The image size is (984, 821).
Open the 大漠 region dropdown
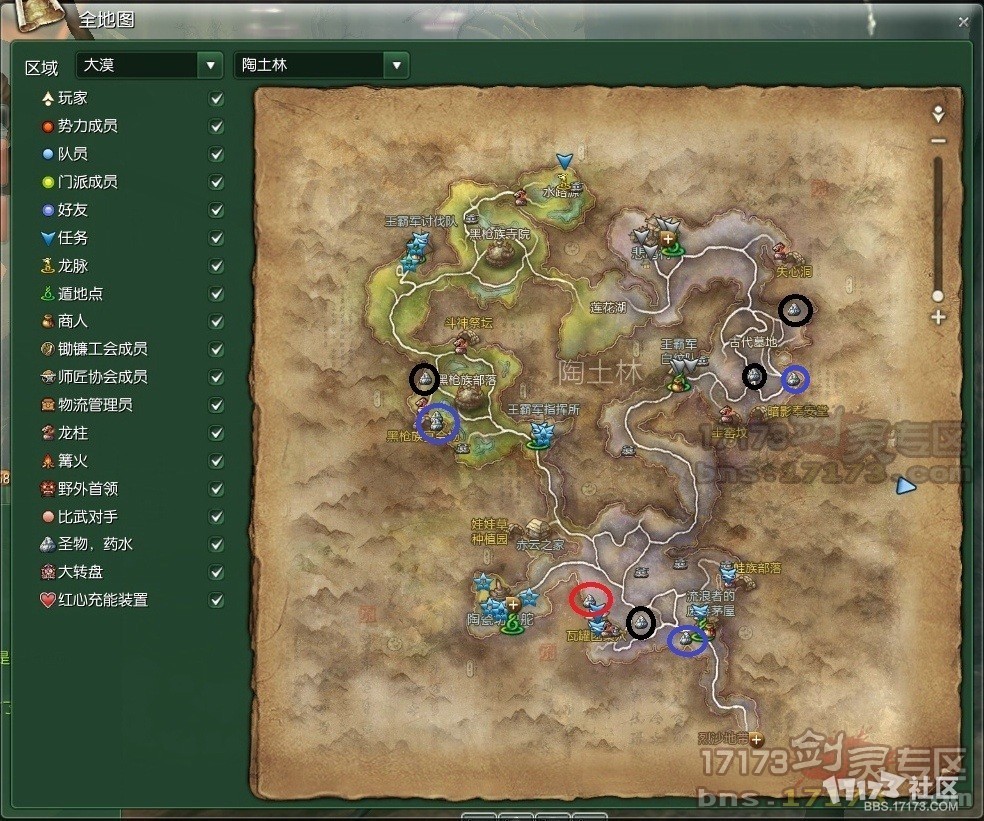(210, 65)
